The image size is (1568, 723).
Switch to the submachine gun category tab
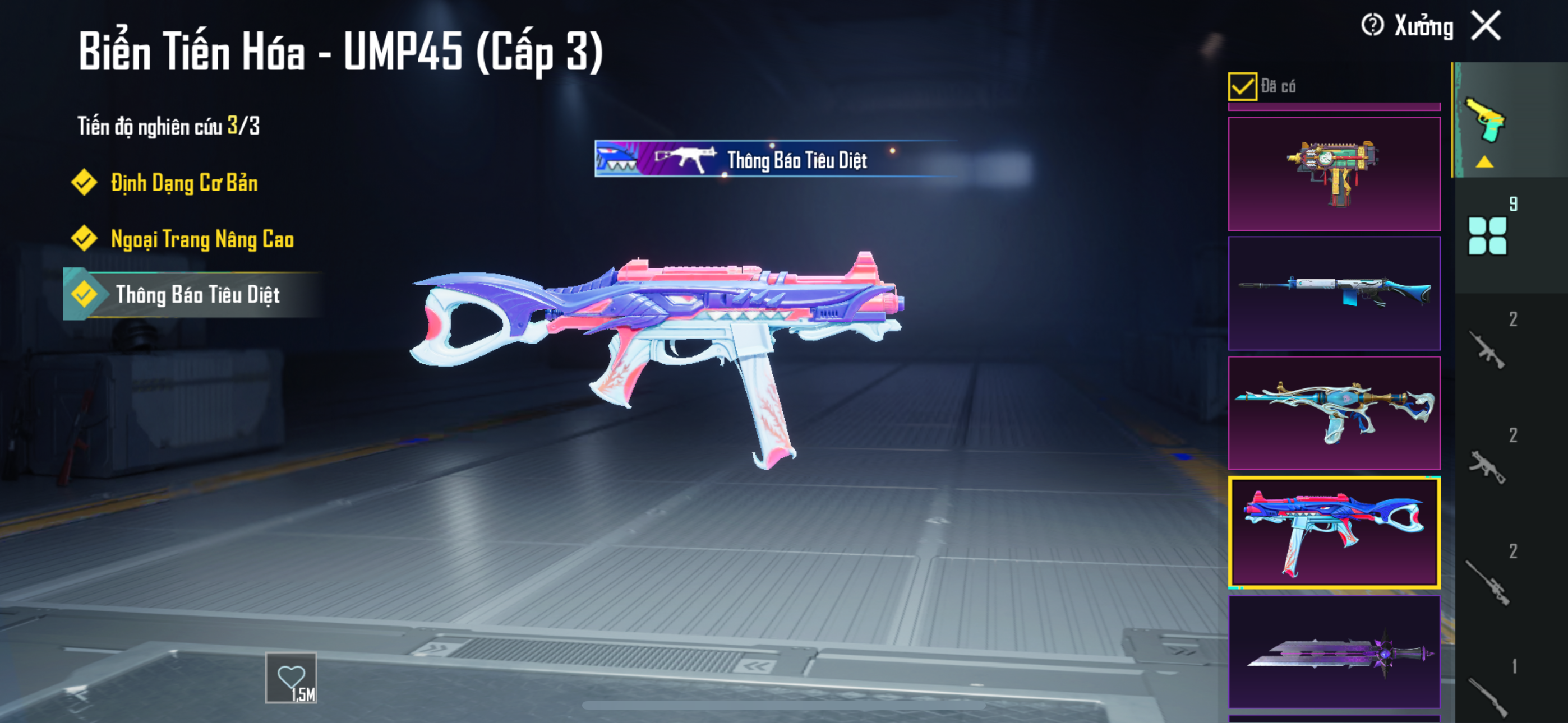pyautogui.click(x=1487, y=466)
